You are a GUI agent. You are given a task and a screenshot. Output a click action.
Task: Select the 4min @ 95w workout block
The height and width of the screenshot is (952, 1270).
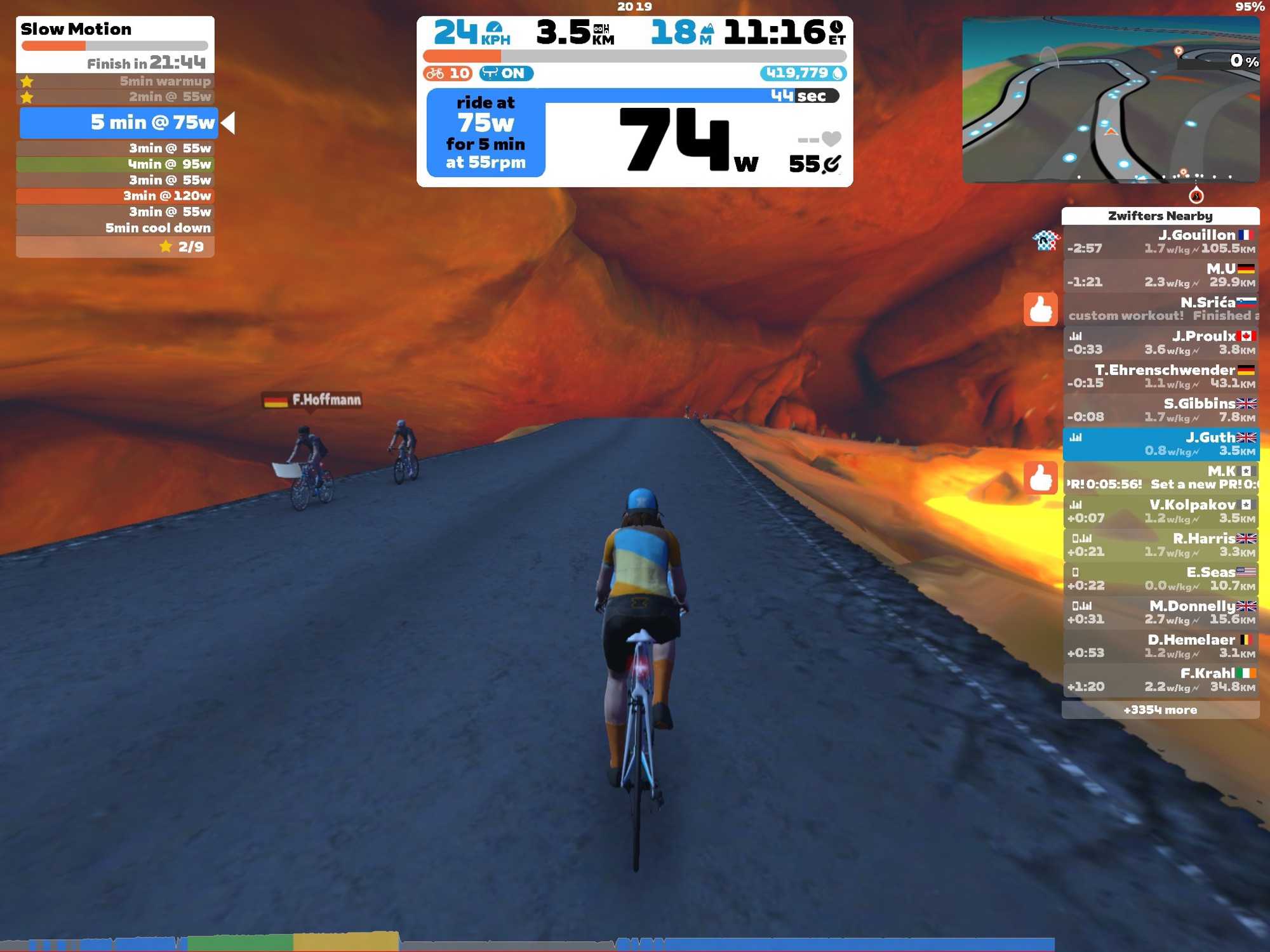[x=115, y=164]
